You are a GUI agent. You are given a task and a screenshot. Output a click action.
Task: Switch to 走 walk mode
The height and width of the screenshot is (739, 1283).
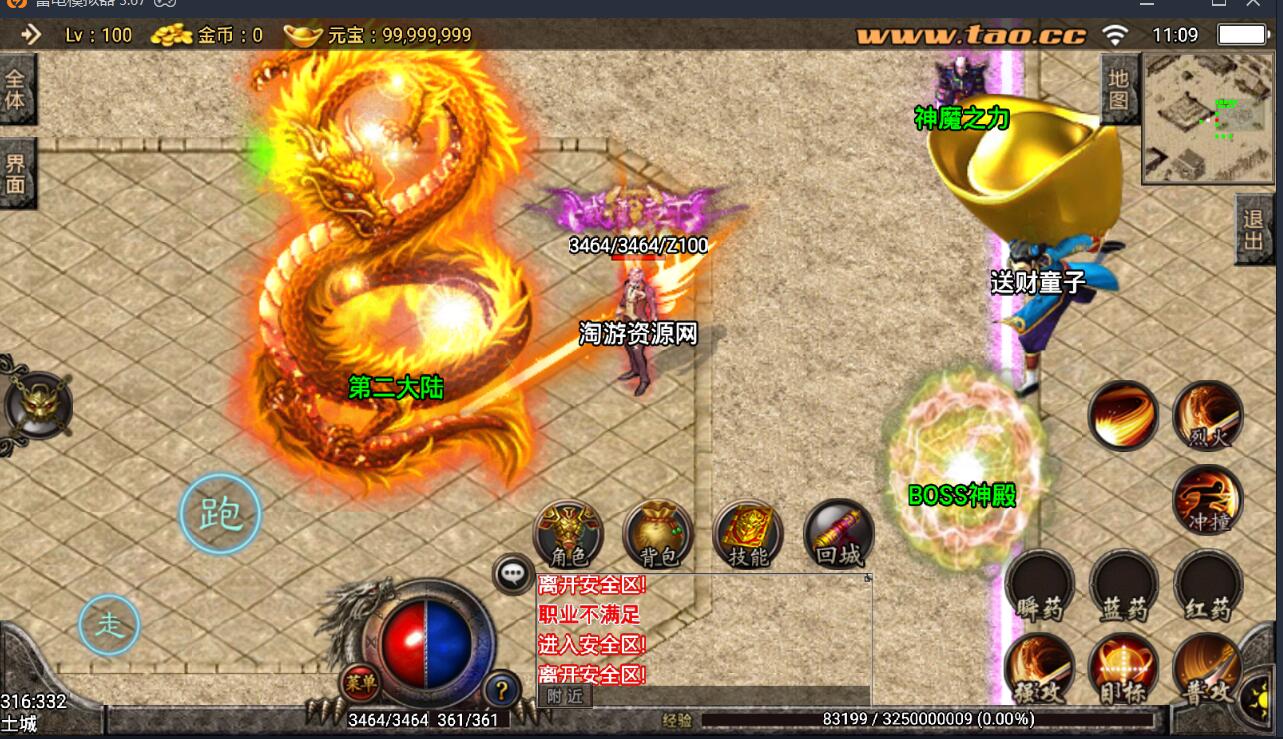click(x=109, y=625)
